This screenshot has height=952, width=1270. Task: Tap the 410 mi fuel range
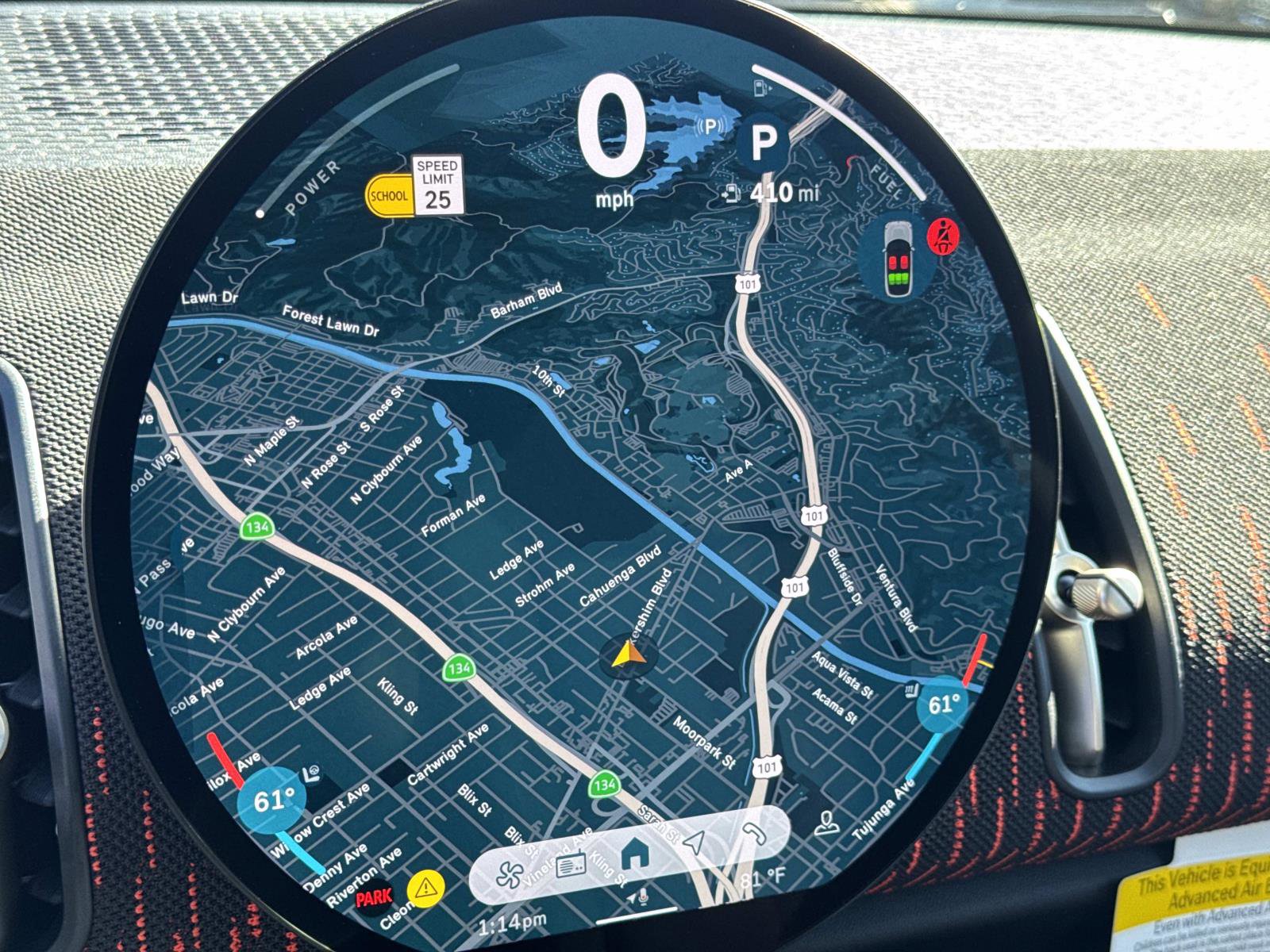(x=768, y=192)
